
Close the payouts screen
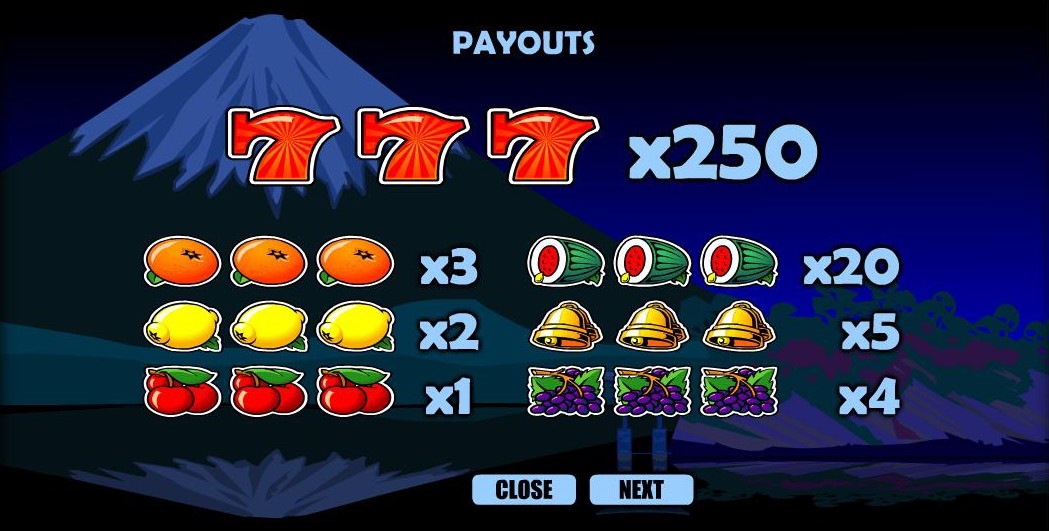click(x=524, y=489)
